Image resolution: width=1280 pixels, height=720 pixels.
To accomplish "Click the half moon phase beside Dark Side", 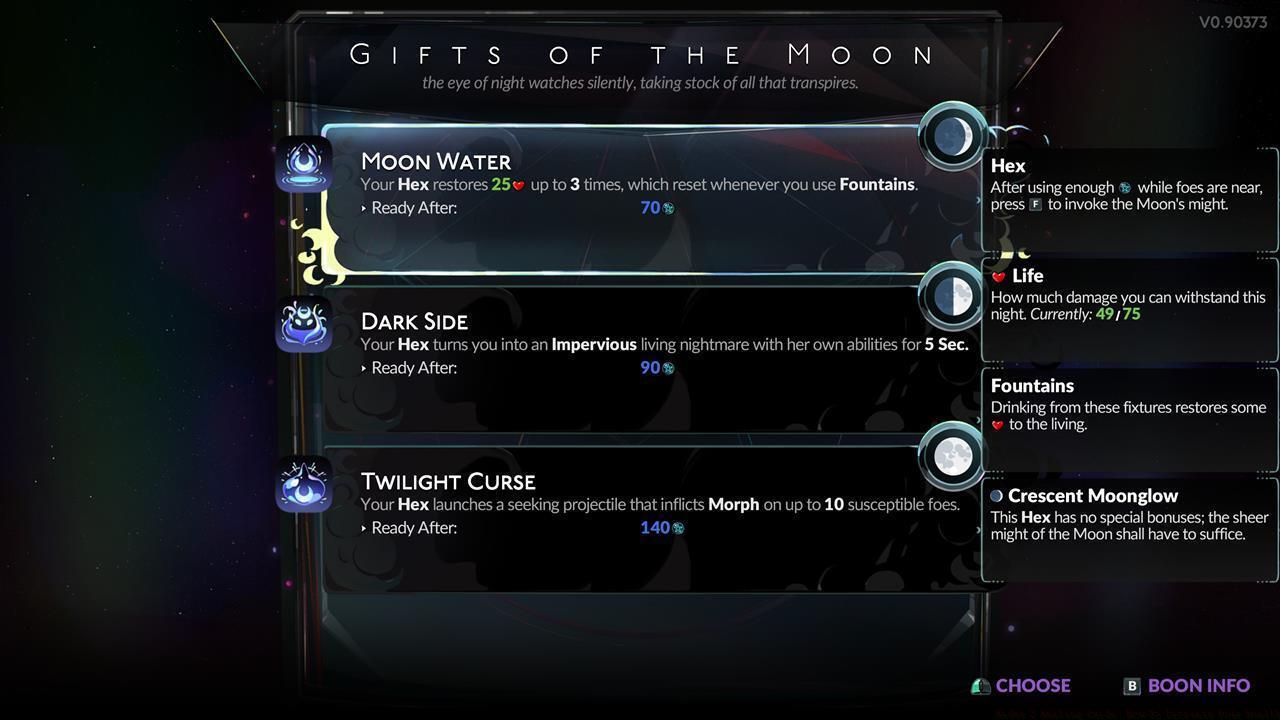I will [x=951, y=296].
